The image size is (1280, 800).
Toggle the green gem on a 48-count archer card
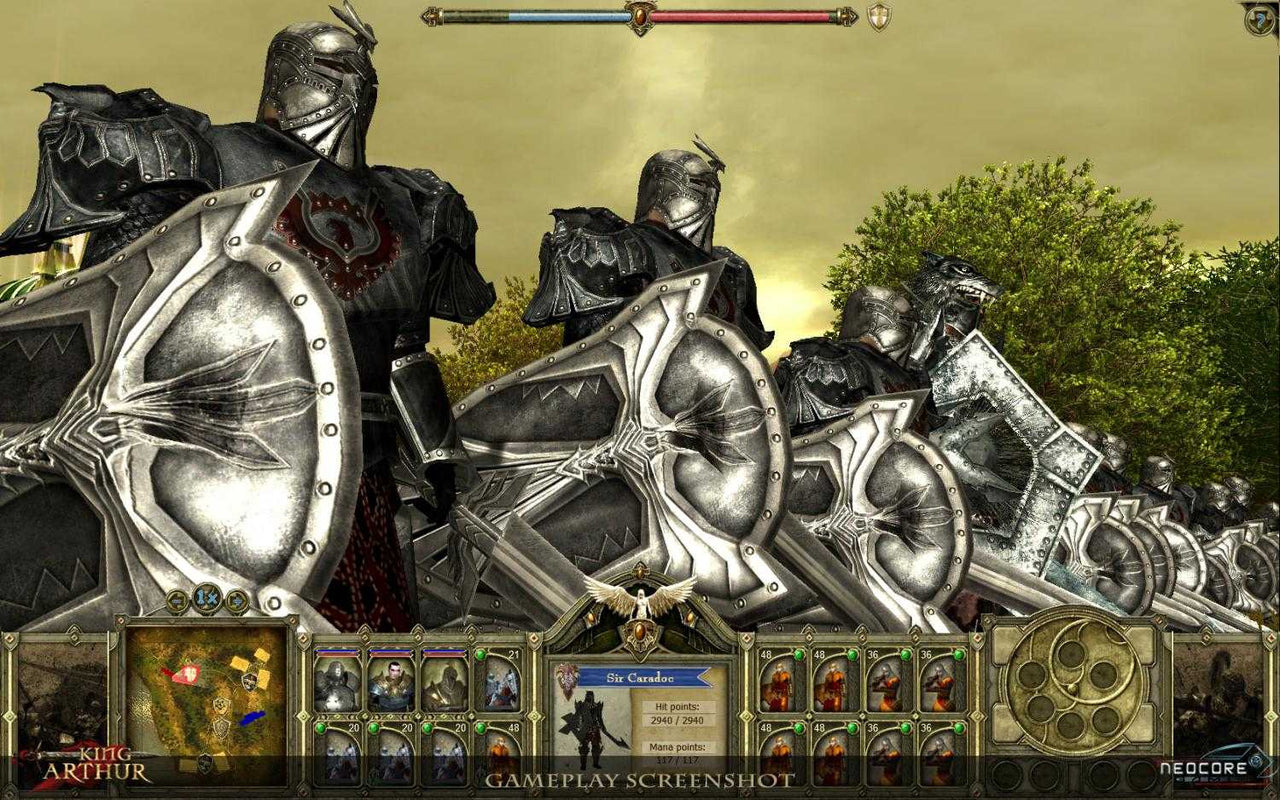[799, 654]
